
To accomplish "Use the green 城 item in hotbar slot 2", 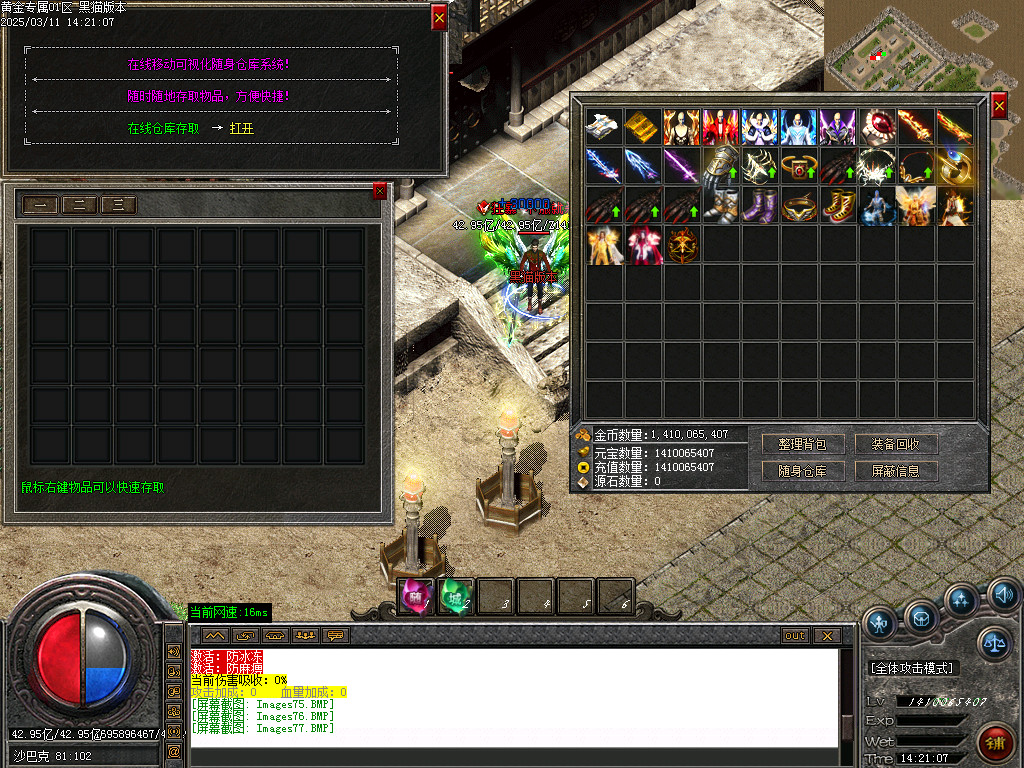I will pos(455,596).
